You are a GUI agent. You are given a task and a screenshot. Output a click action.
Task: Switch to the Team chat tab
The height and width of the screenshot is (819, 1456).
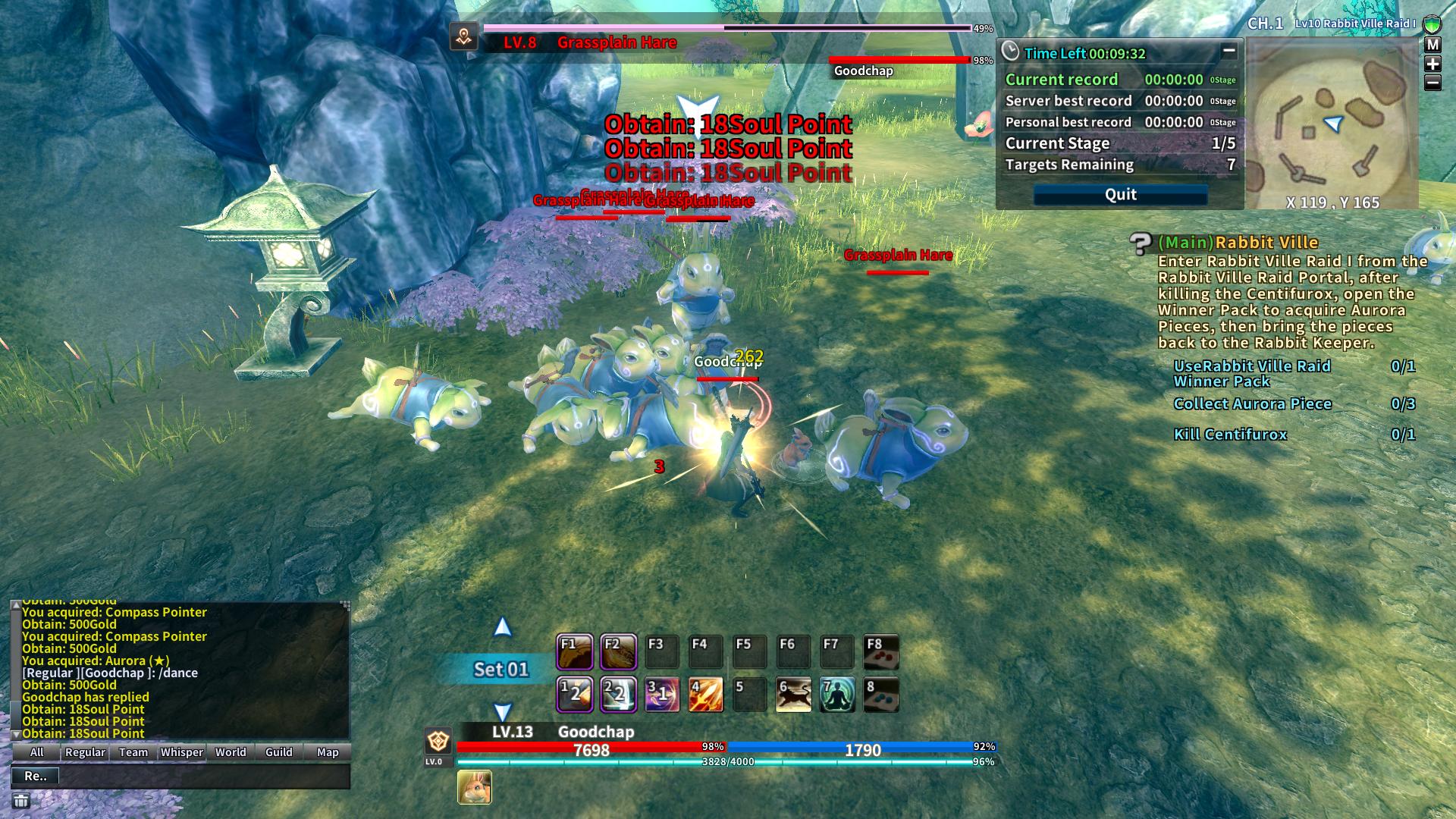click(x=133, y=752)
